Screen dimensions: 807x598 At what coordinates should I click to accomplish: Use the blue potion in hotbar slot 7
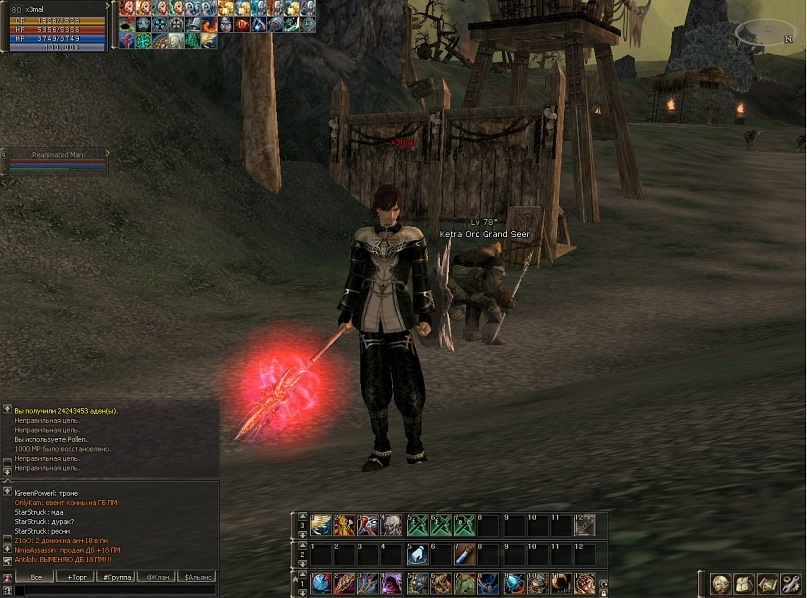tap(465, 554)
